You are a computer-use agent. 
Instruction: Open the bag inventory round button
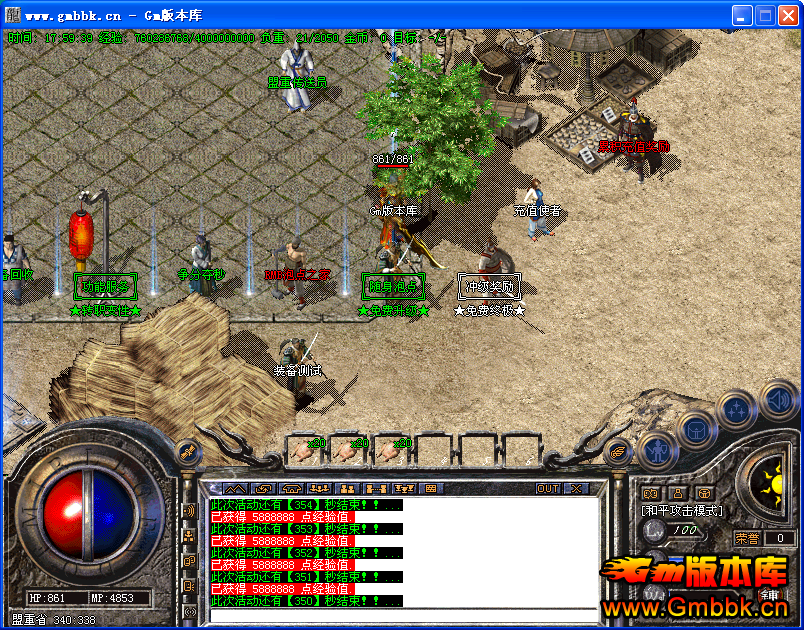pos(696,430)
